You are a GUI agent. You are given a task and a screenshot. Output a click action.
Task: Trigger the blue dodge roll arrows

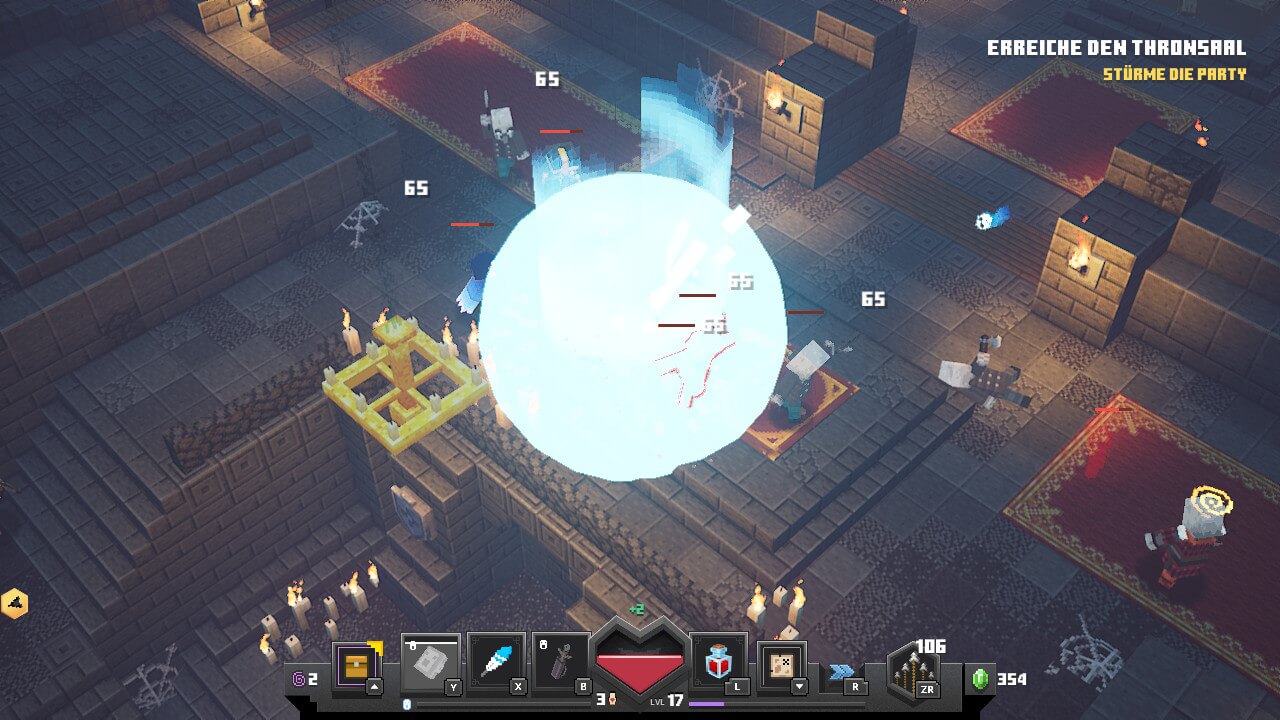pyautogui.click(x=840, y=671)
